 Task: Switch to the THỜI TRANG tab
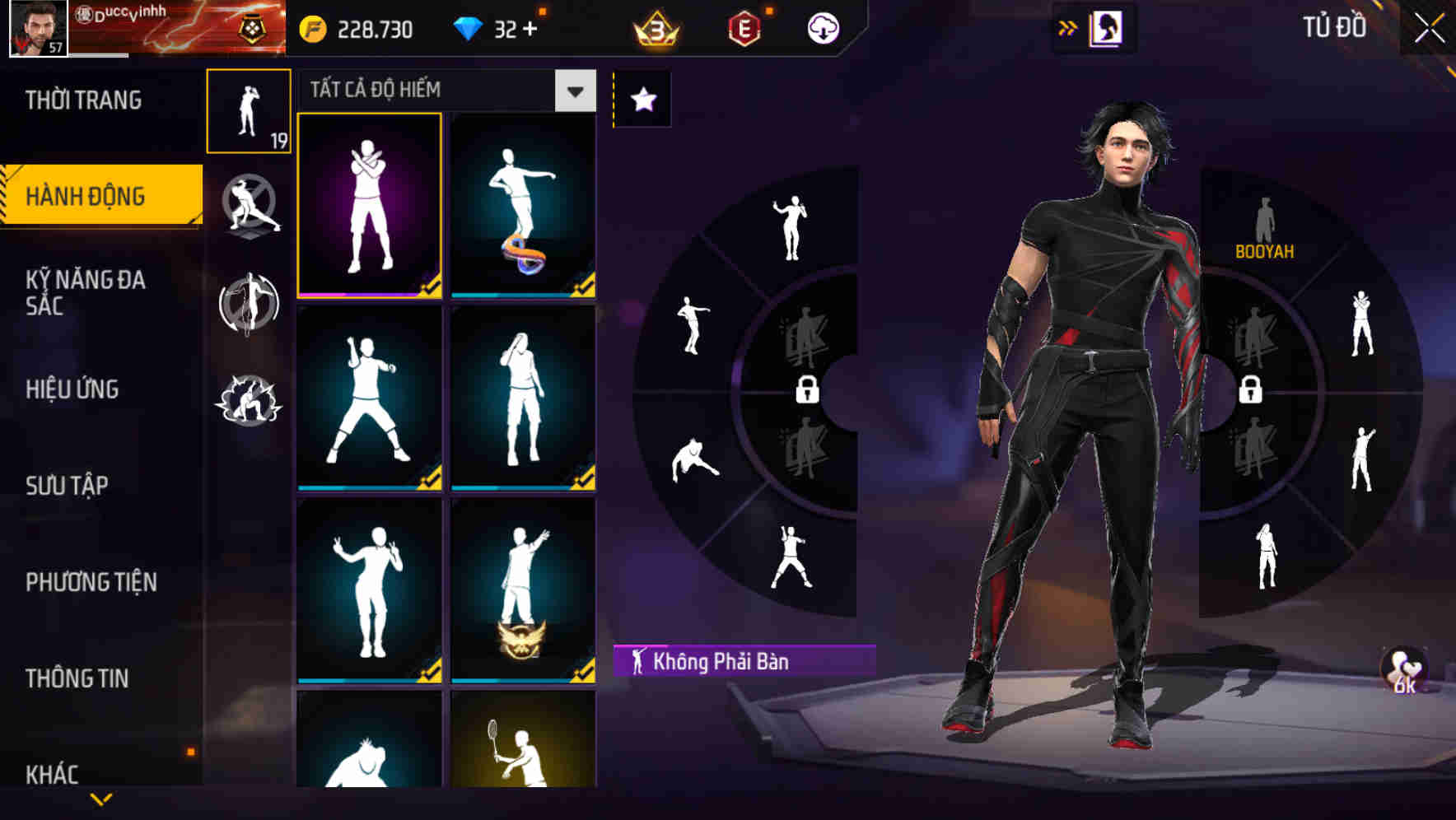pos(82,99)
